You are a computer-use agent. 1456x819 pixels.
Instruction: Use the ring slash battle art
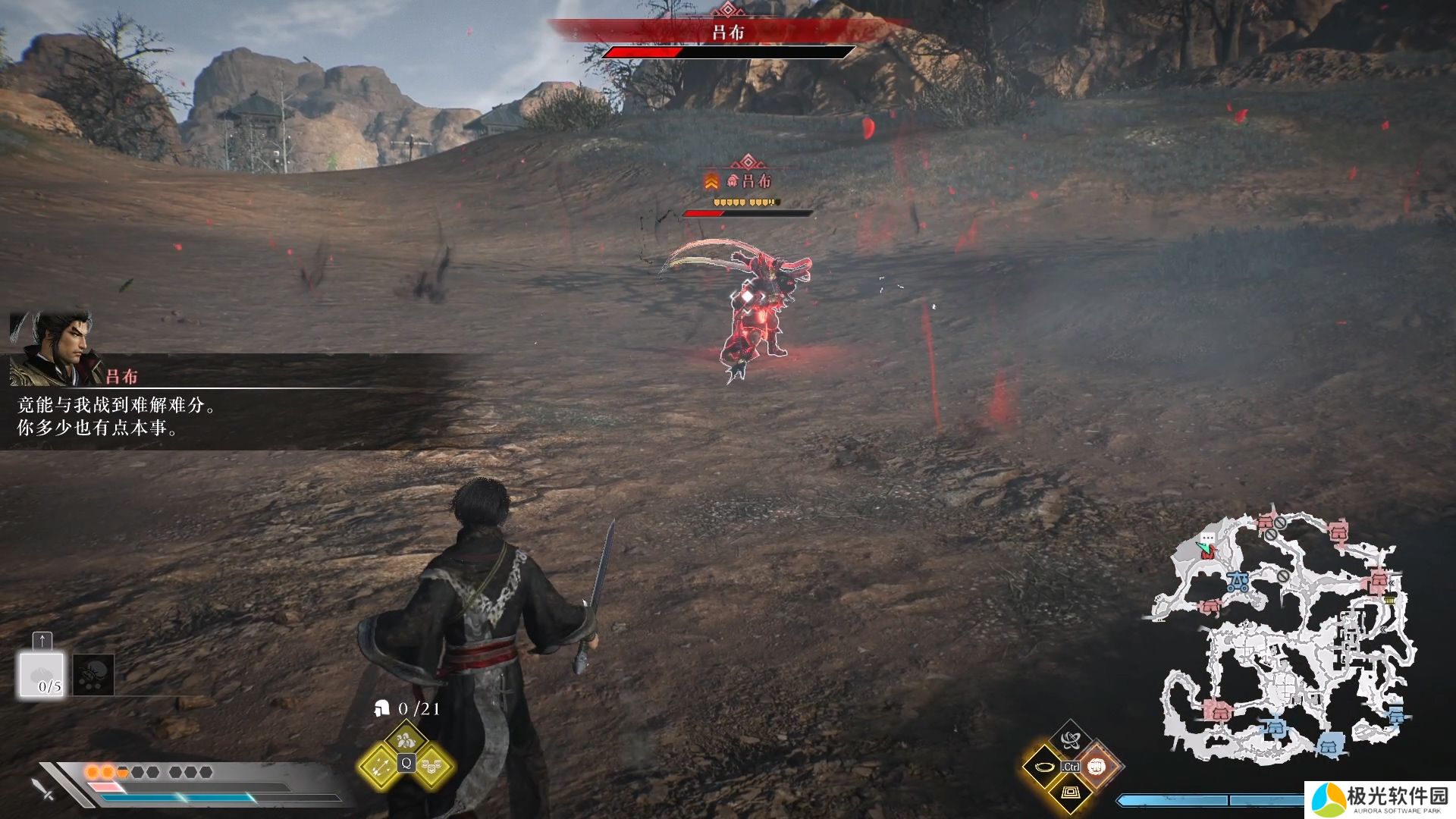[1043, 767]
